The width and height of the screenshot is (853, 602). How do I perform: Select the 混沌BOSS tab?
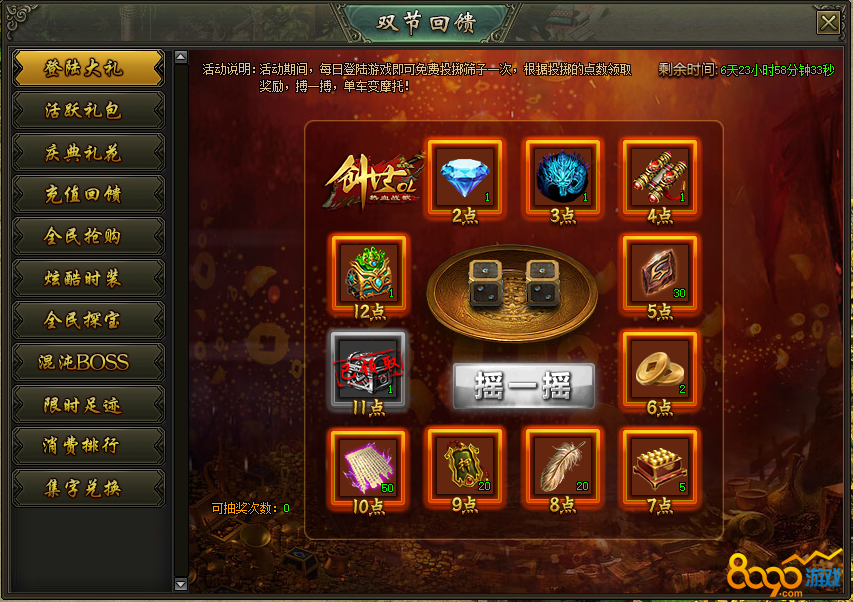(x=88, y=362)
